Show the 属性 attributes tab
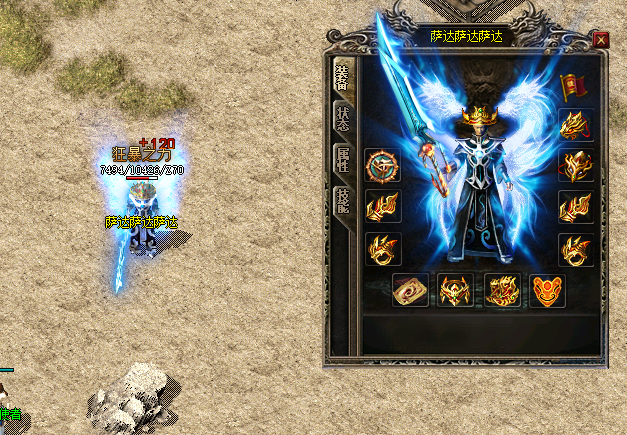The height and width of the screenshot is (435, 627). [x=342, y=161]
